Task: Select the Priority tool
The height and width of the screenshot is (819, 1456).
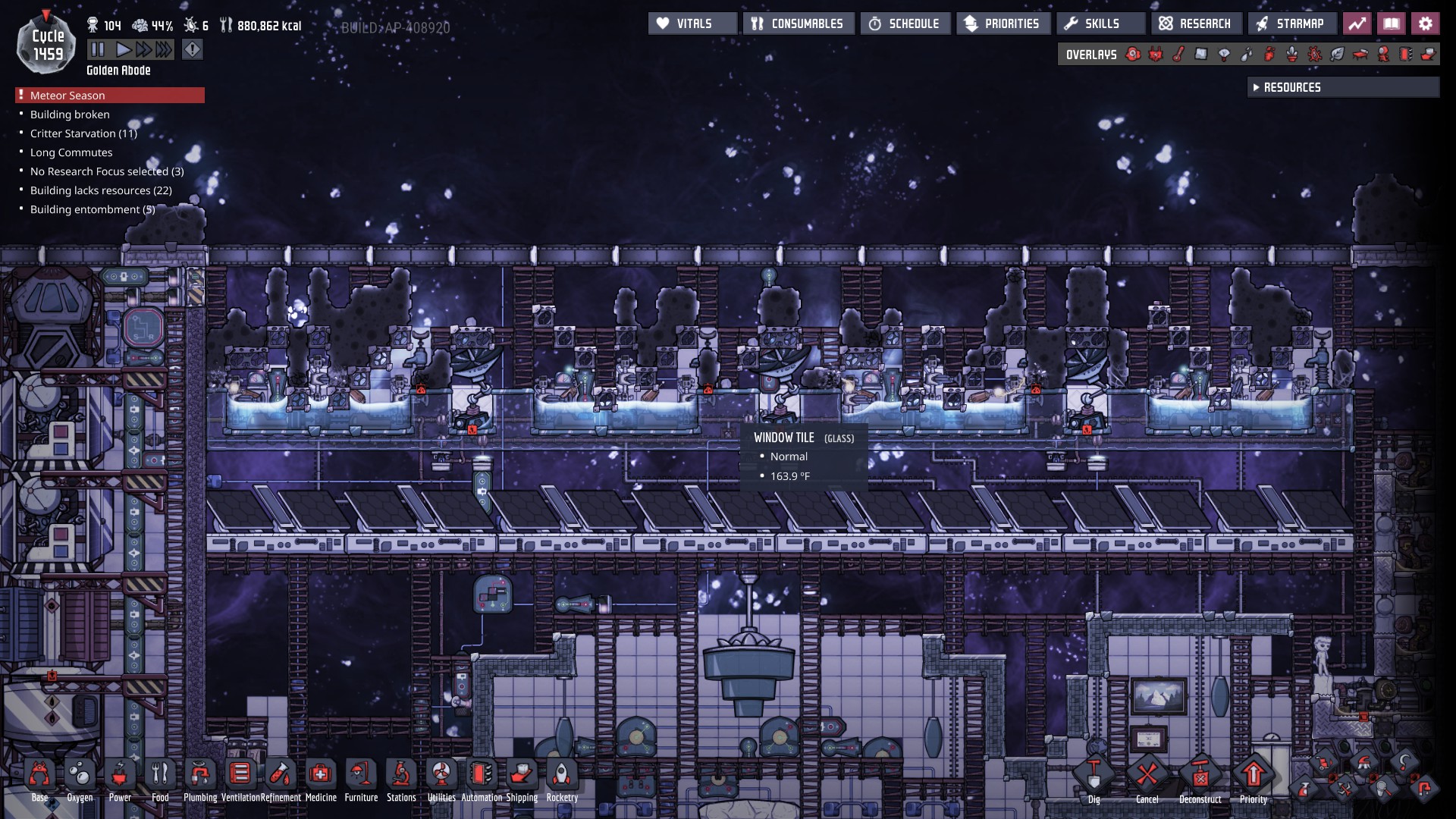Action: pyautogui.click(x=1253, y=776)
